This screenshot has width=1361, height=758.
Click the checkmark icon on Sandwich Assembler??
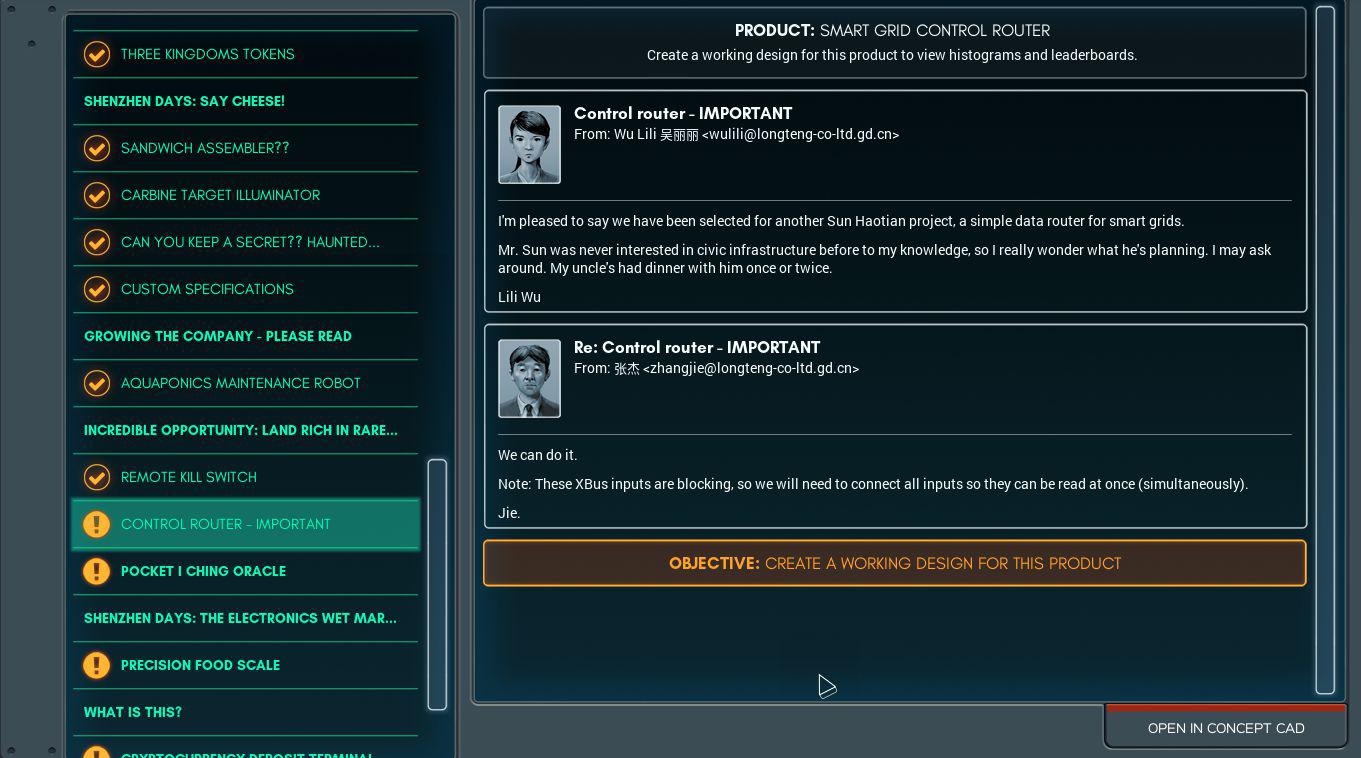click(x=97, y=148)
